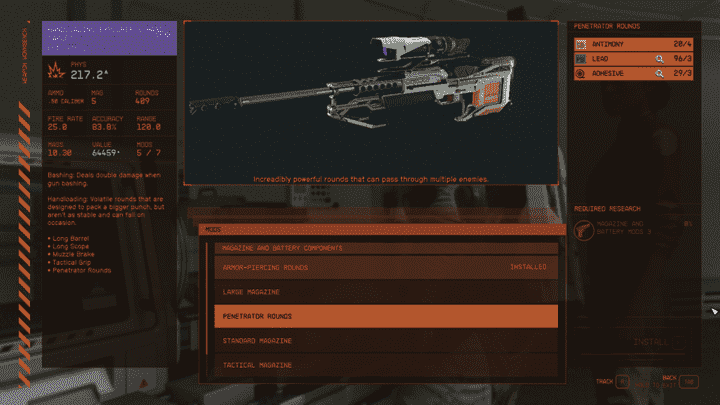Click the Antimony resource row

pyautogui.click(x=634, y=44)
